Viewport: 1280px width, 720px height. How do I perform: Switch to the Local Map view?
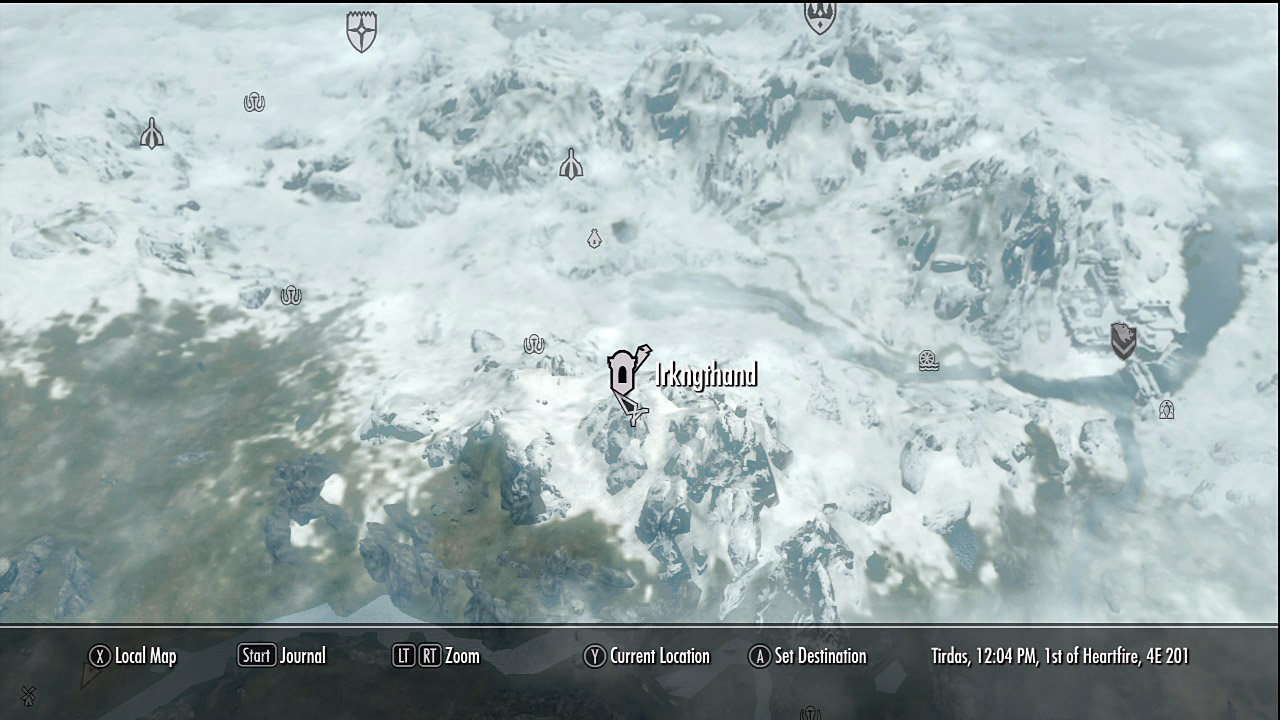coord(140,656)
